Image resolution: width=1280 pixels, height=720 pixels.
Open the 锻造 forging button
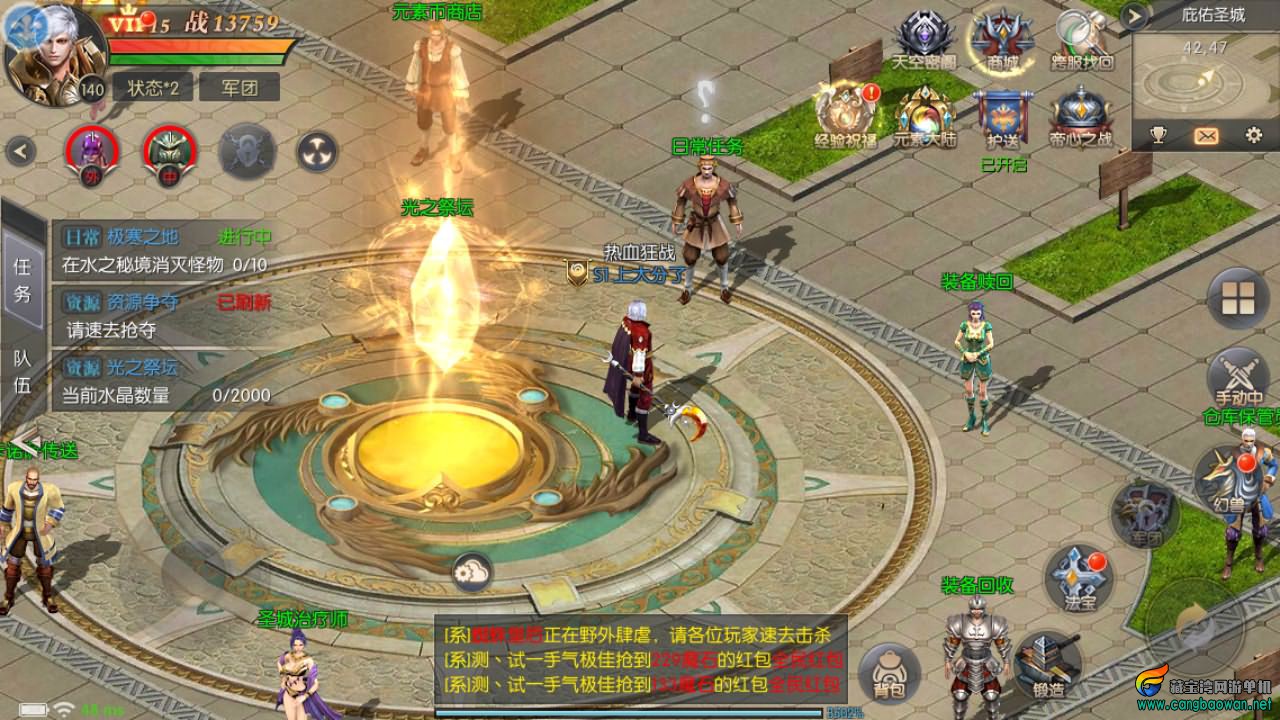pyautogui.click(x=1048, y=663)
